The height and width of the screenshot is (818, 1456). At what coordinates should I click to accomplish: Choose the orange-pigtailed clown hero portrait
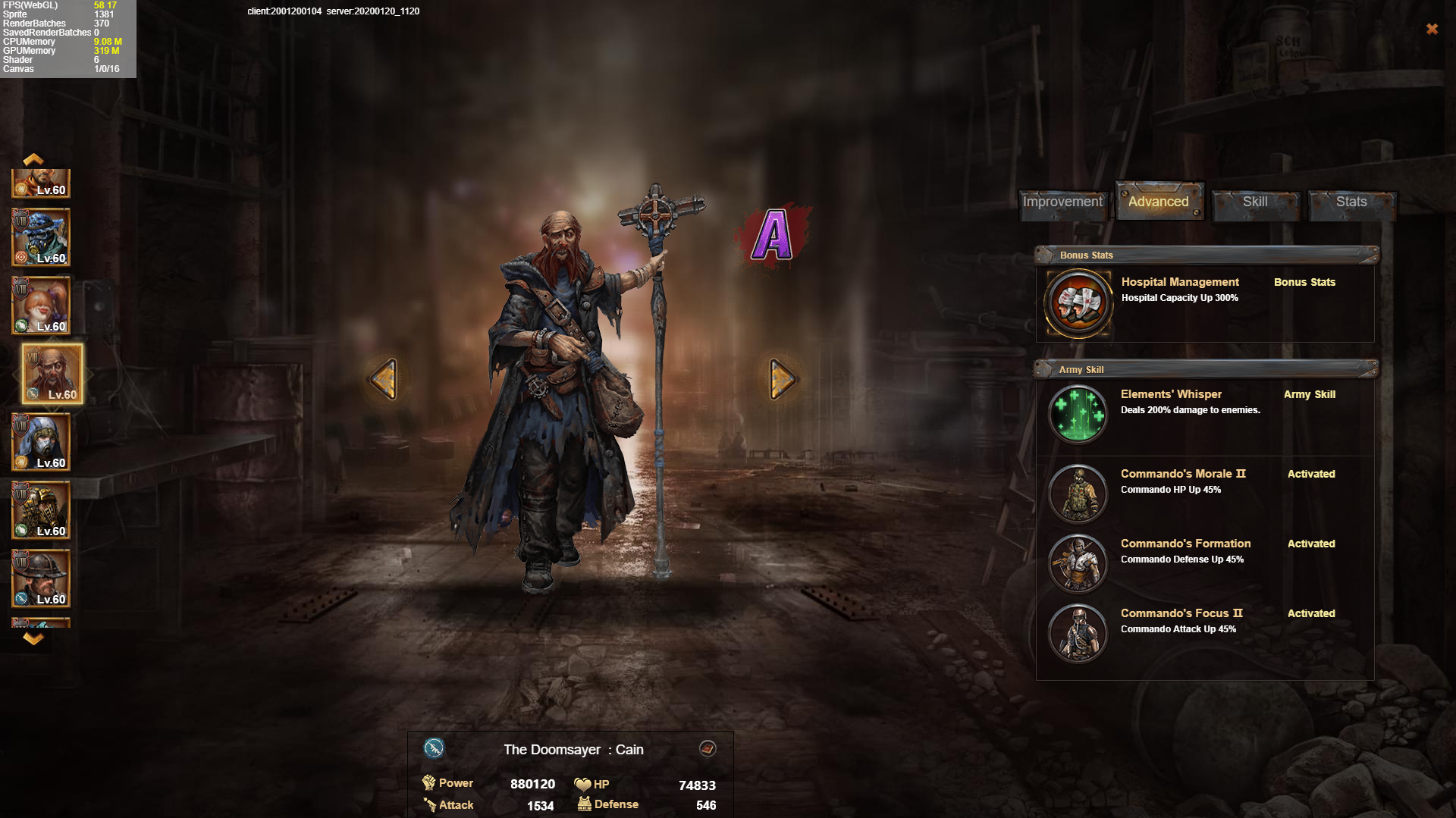coord(41,306)
